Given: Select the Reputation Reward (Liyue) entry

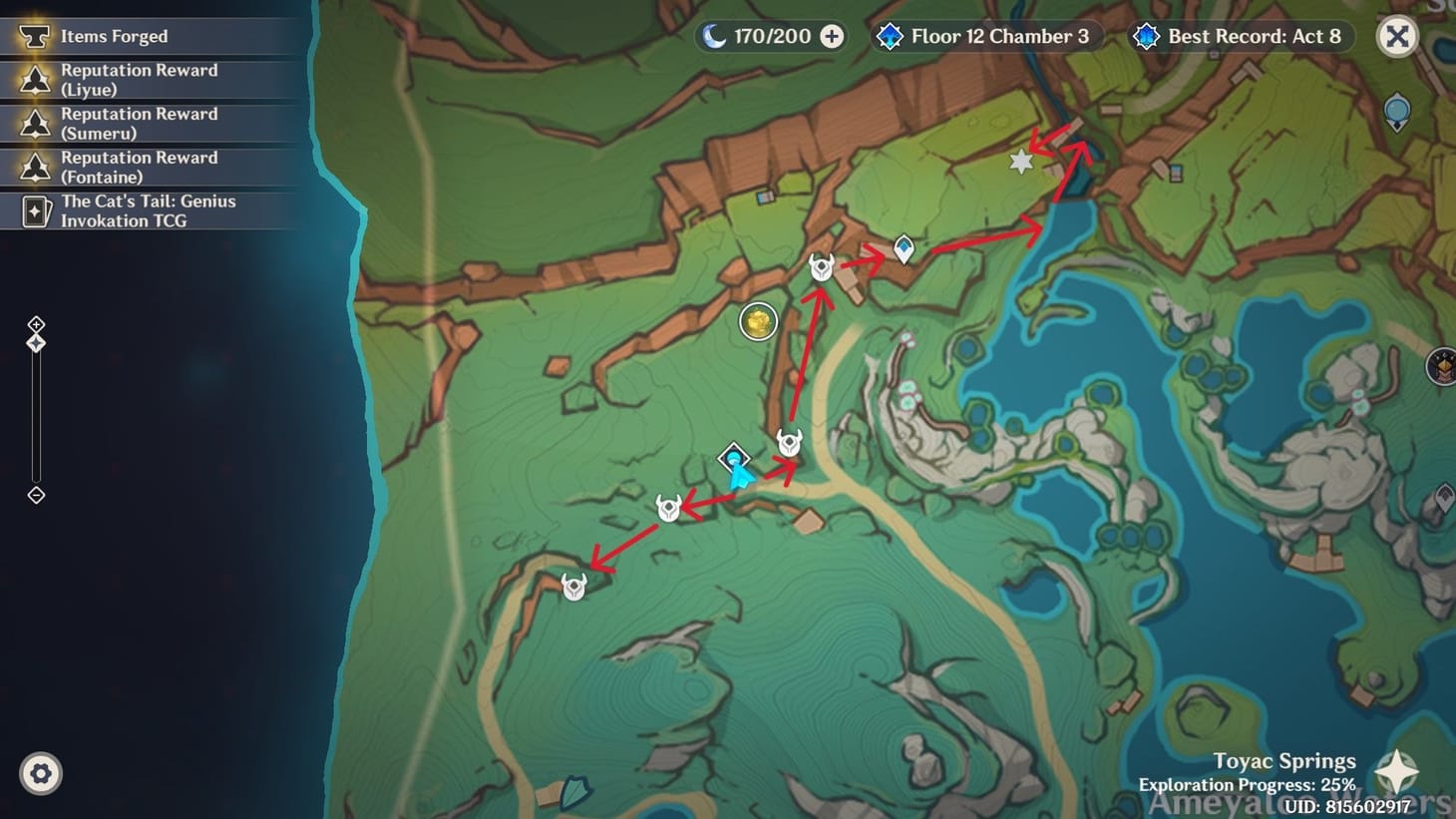Looking at the screenshot, I should (139, 80).
